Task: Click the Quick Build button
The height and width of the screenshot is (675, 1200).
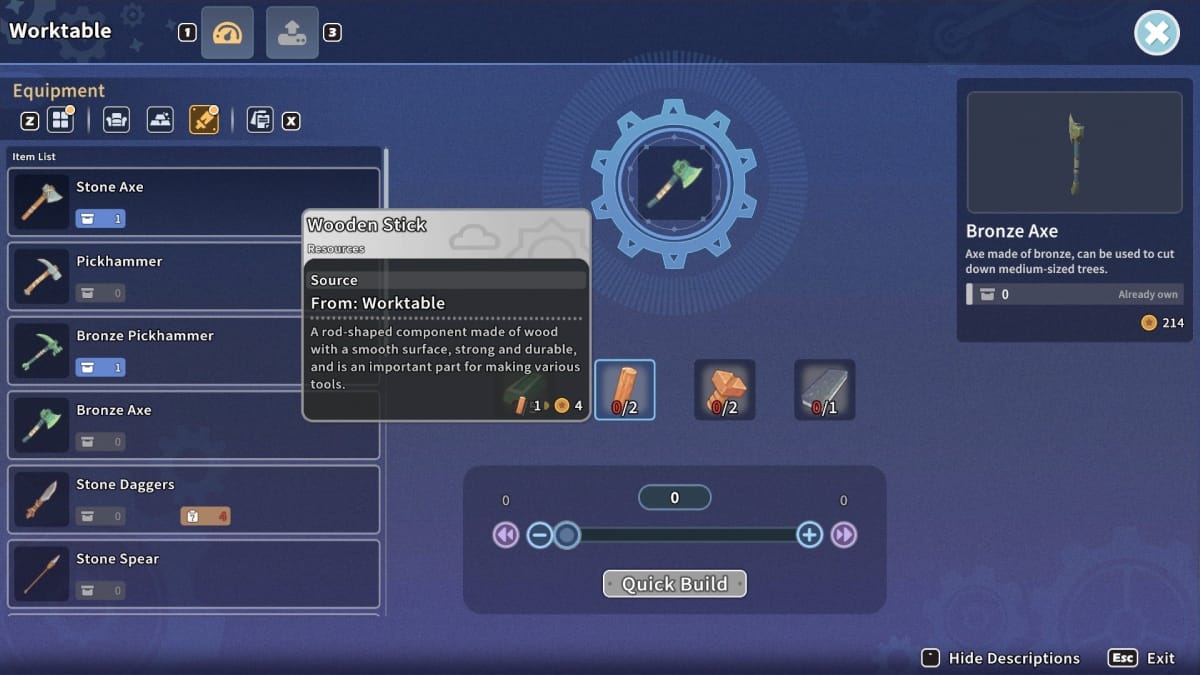Action: click(x=674, y=584)
